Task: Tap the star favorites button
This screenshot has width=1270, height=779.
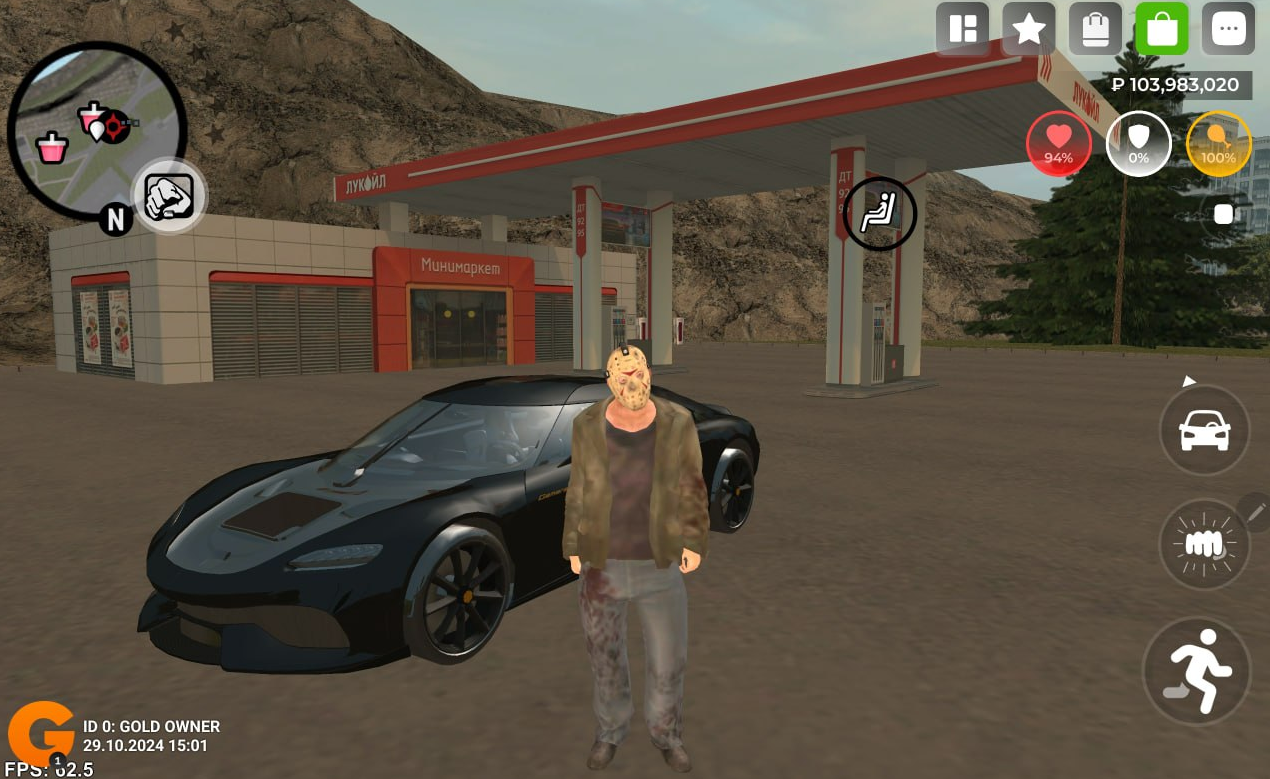Action: click(1028, 29)
